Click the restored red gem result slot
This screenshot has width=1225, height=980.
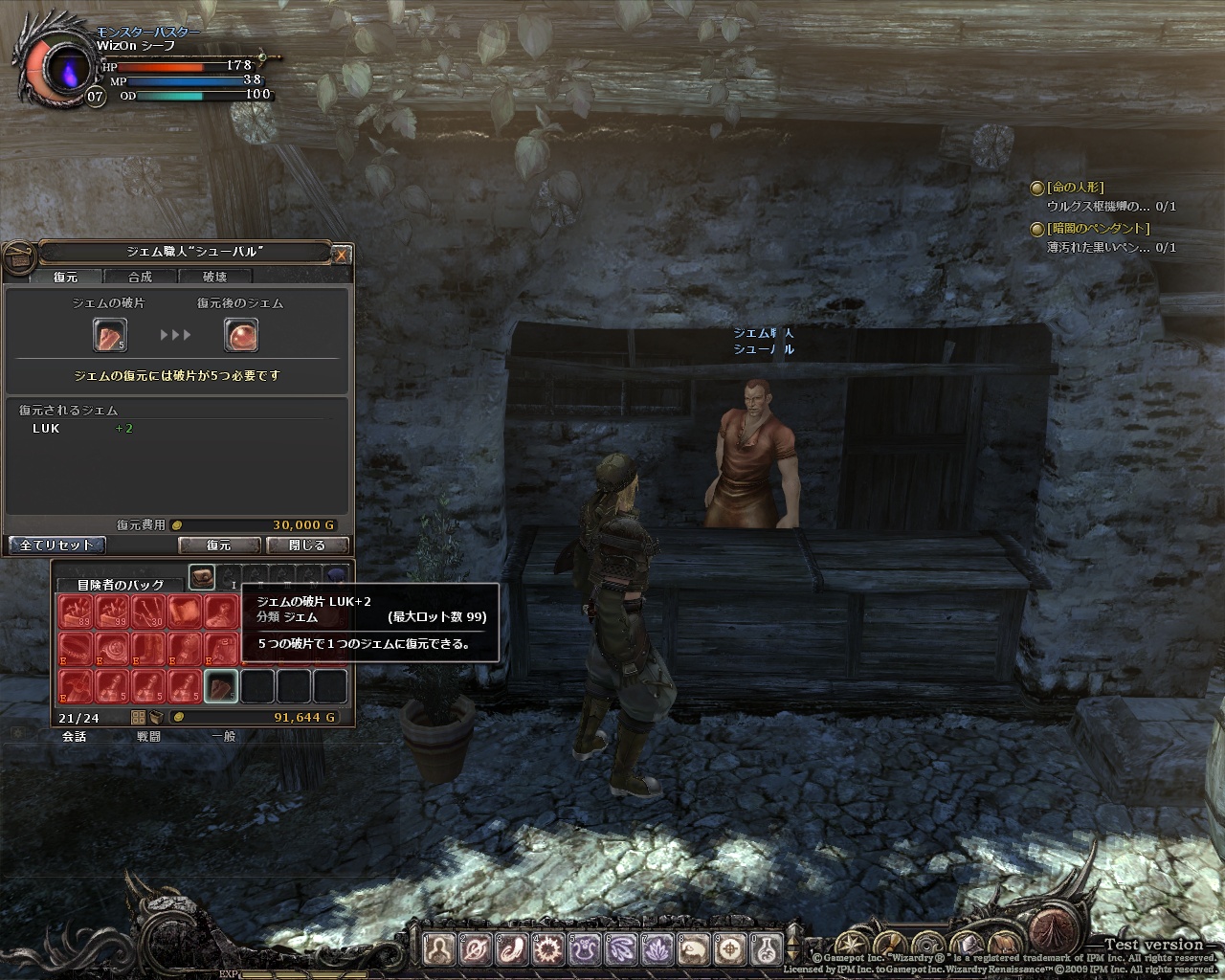coord(241,334)
